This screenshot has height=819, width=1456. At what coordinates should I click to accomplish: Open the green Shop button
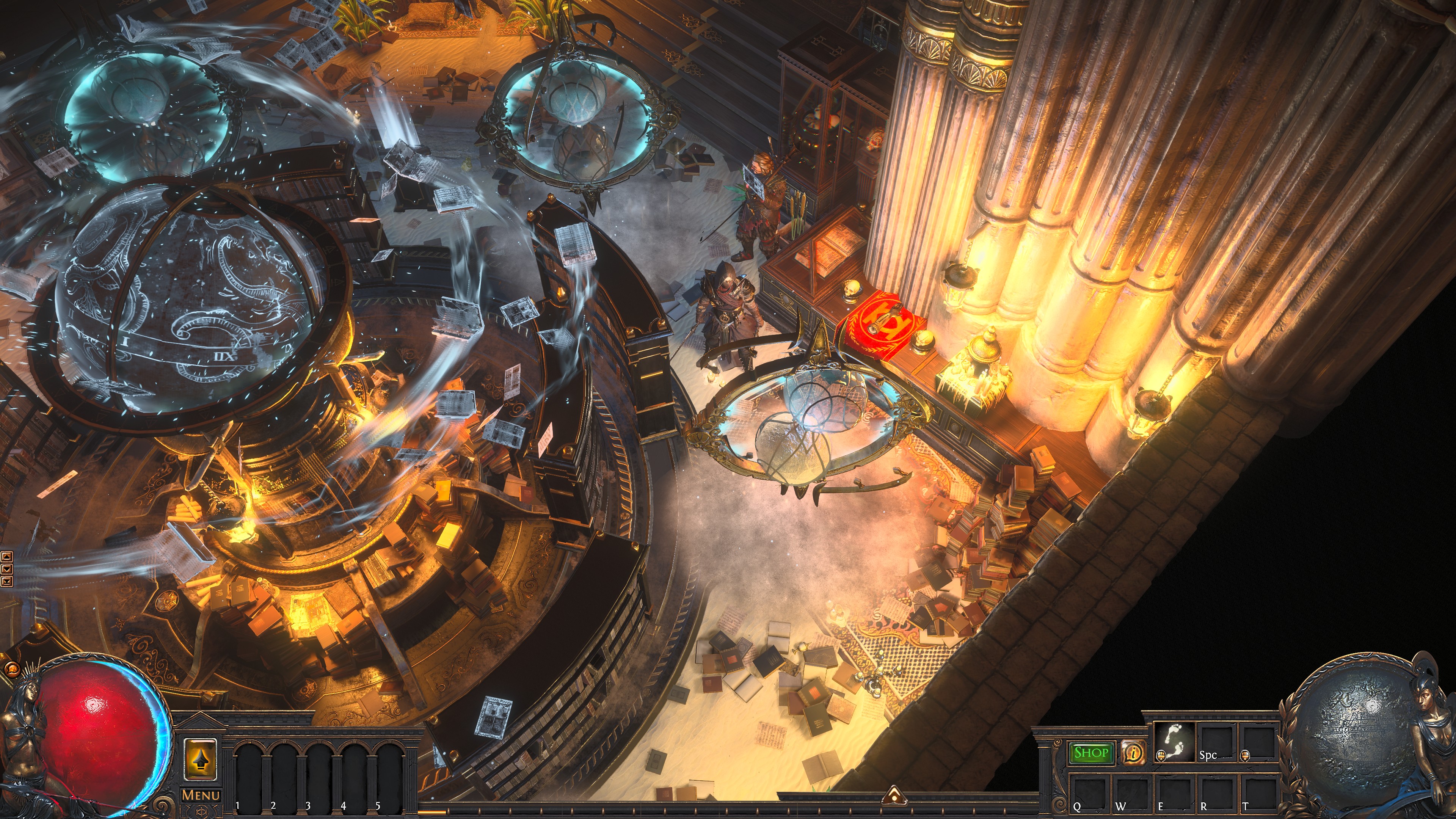pyautogui.click(x=1090, y=753)
